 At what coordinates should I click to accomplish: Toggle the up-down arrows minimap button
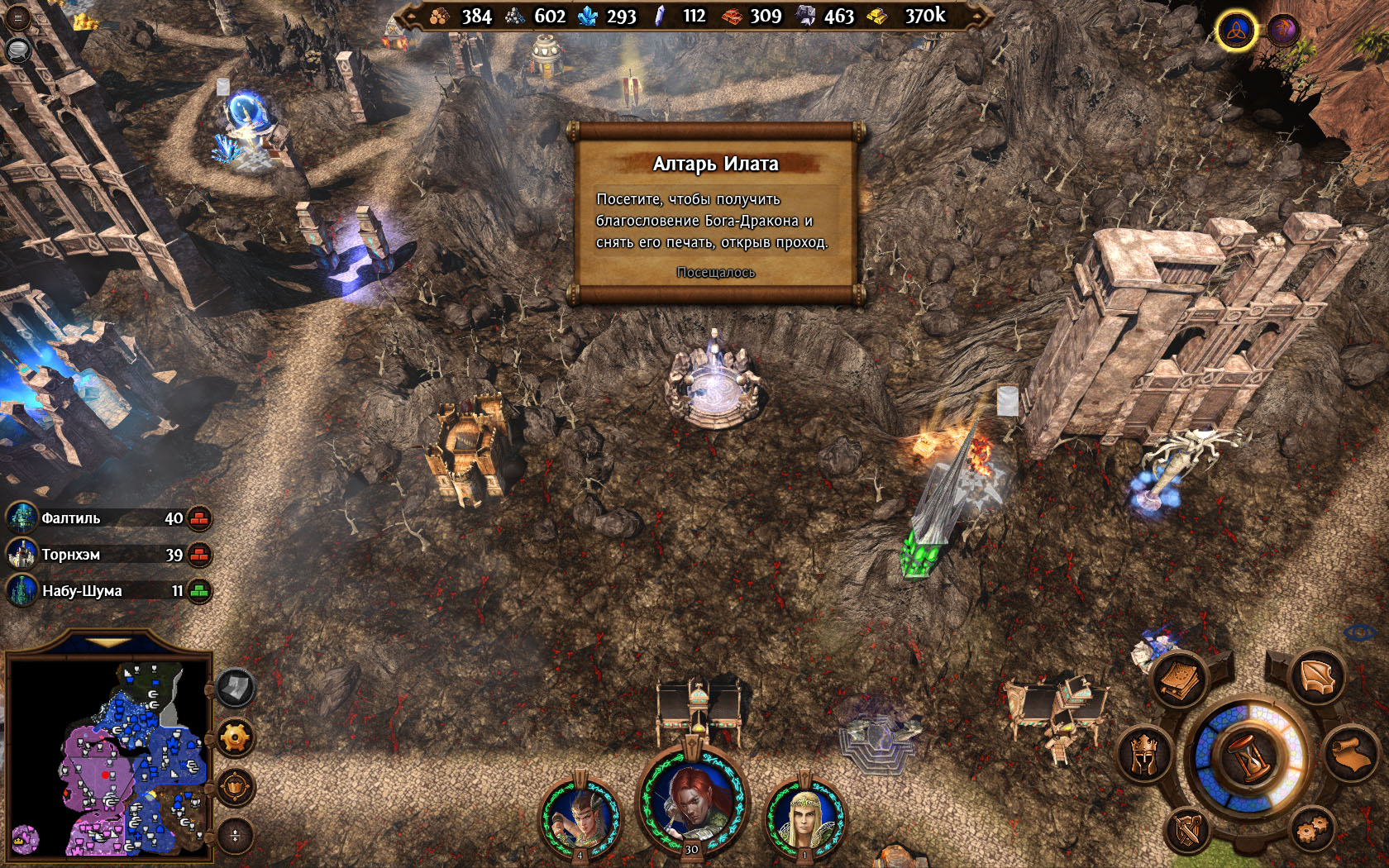click(235, 835)
